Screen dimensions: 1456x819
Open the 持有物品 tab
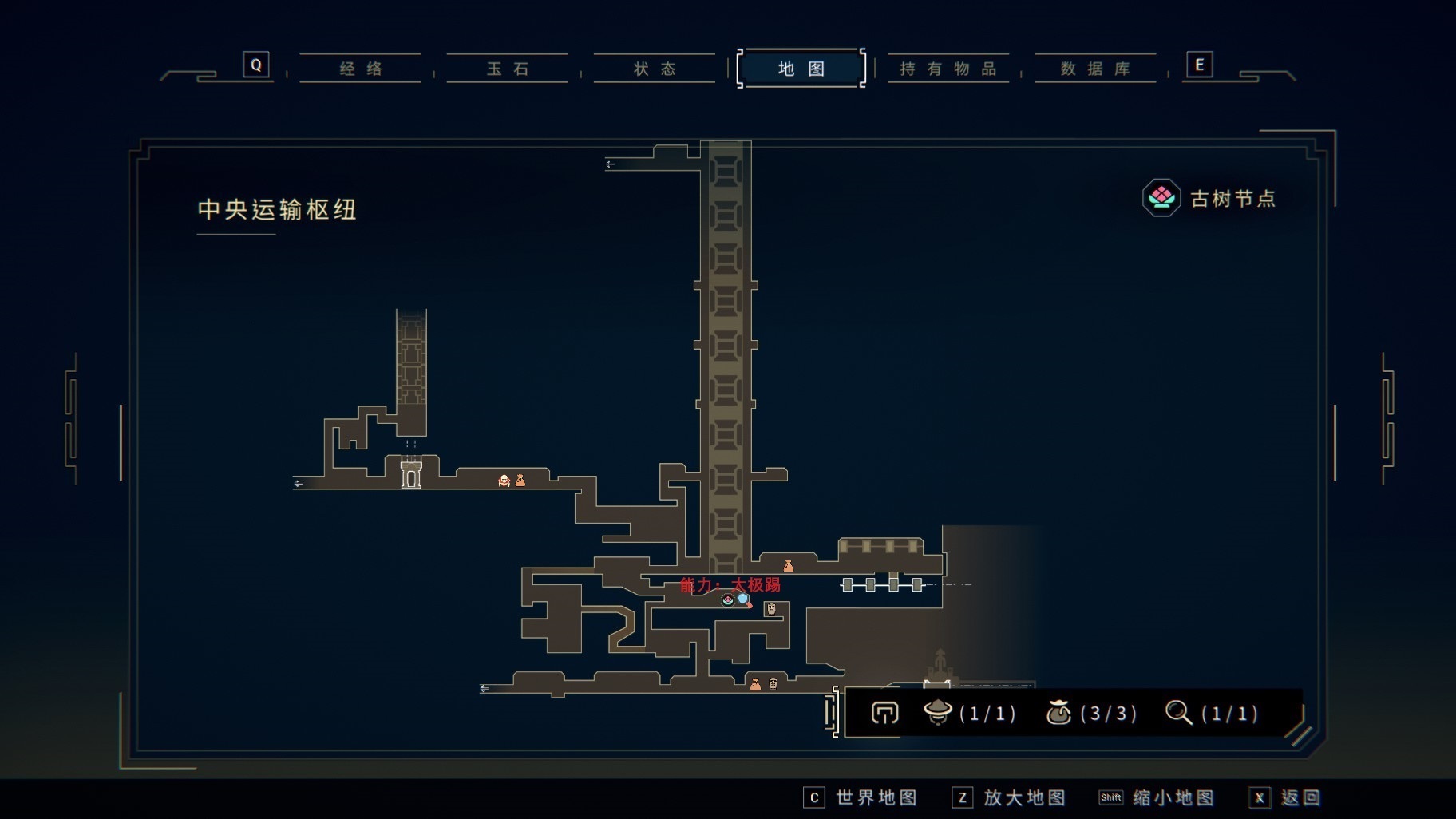tap(948, 69)
